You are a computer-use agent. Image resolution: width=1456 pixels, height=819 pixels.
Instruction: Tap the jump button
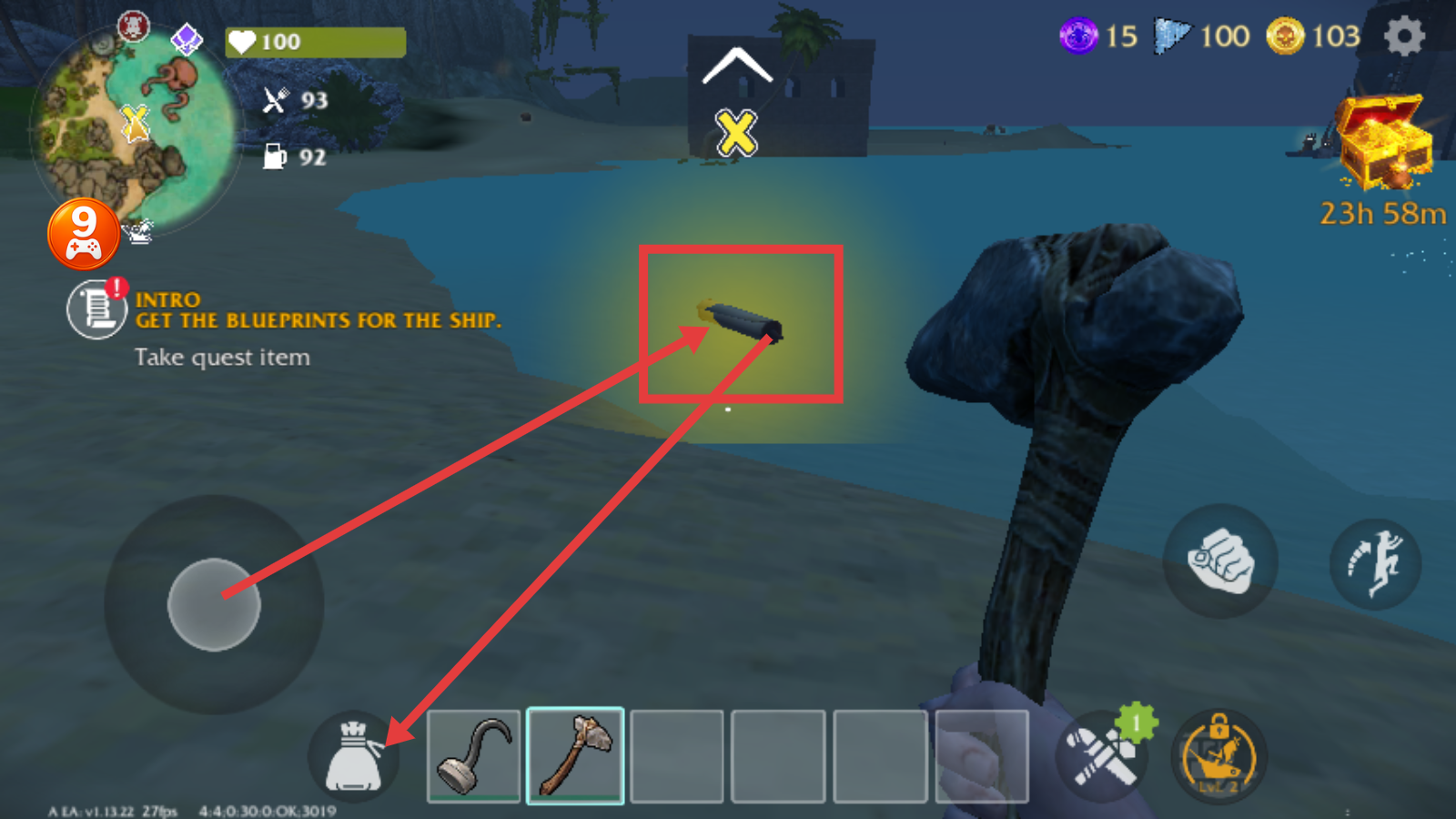(x=1376, y=563)
